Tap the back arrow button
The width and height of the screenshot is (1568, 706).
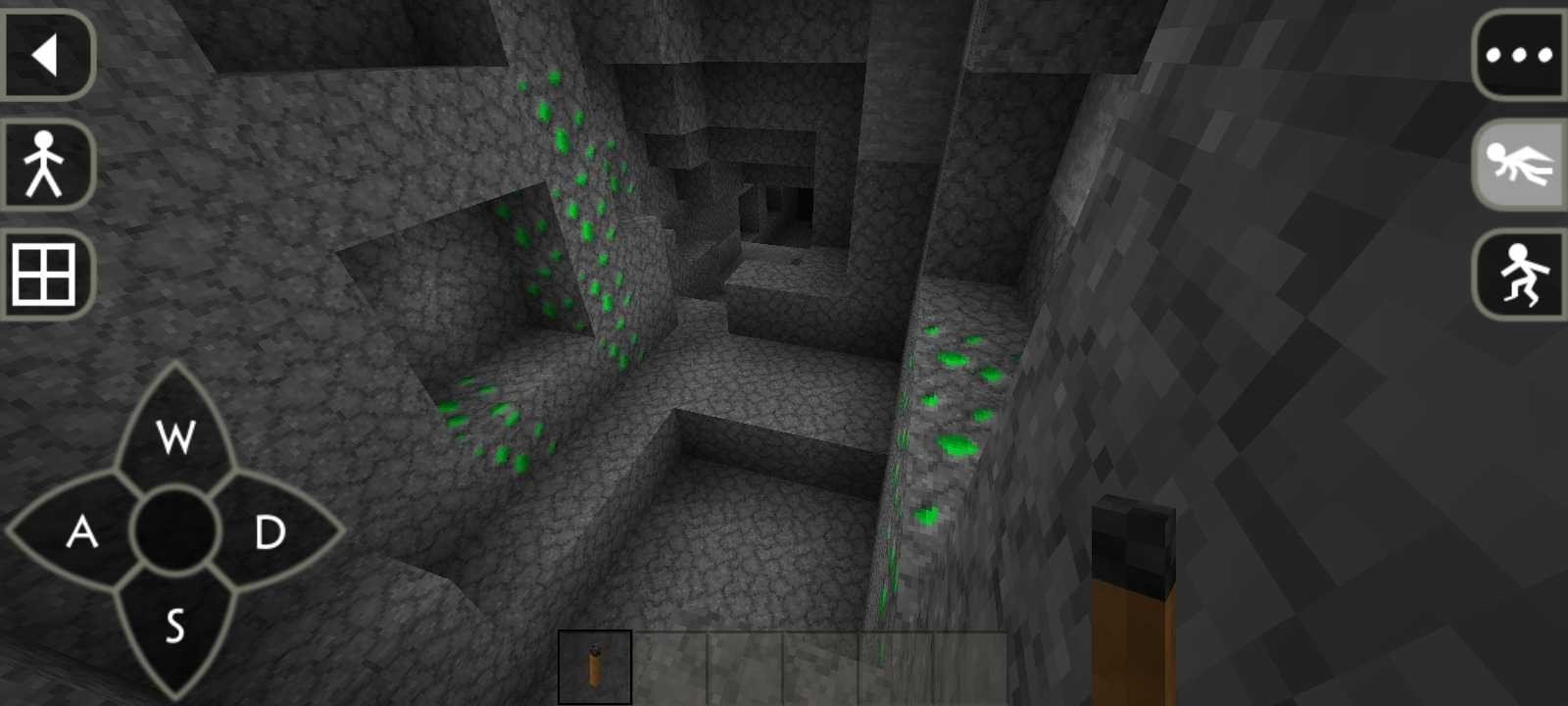click(46, 55)
